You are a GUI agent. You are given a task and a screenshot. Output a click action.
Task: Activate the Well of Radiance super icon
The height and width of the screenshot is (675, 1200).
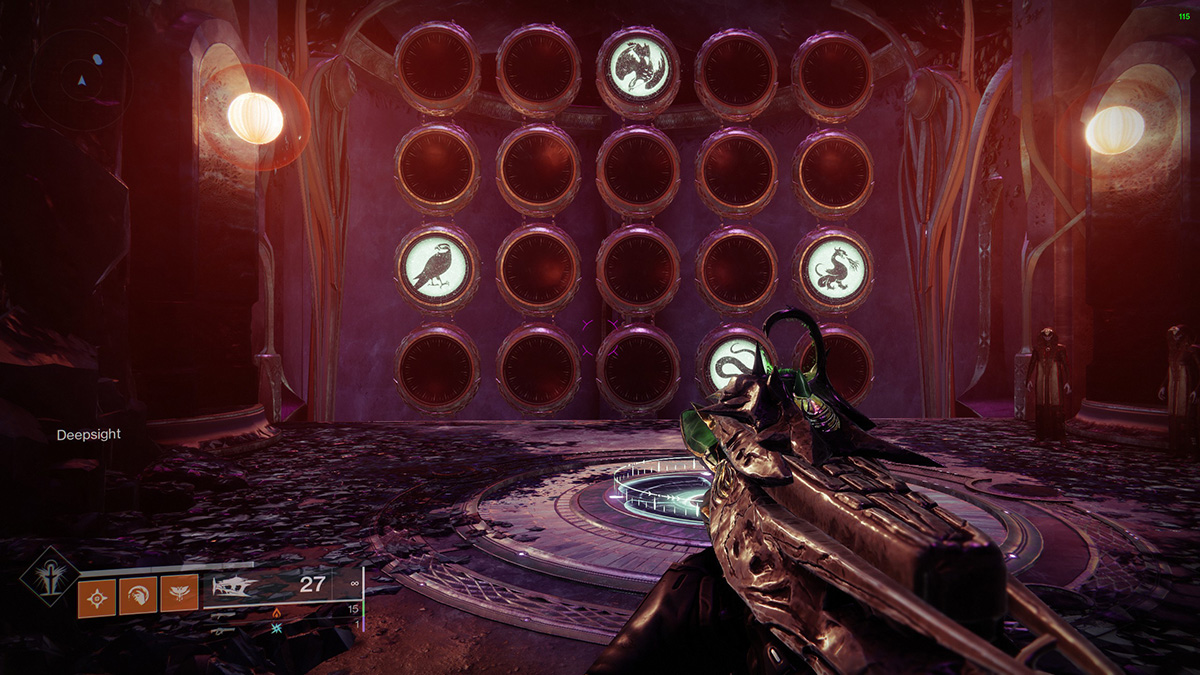point(47,579)
